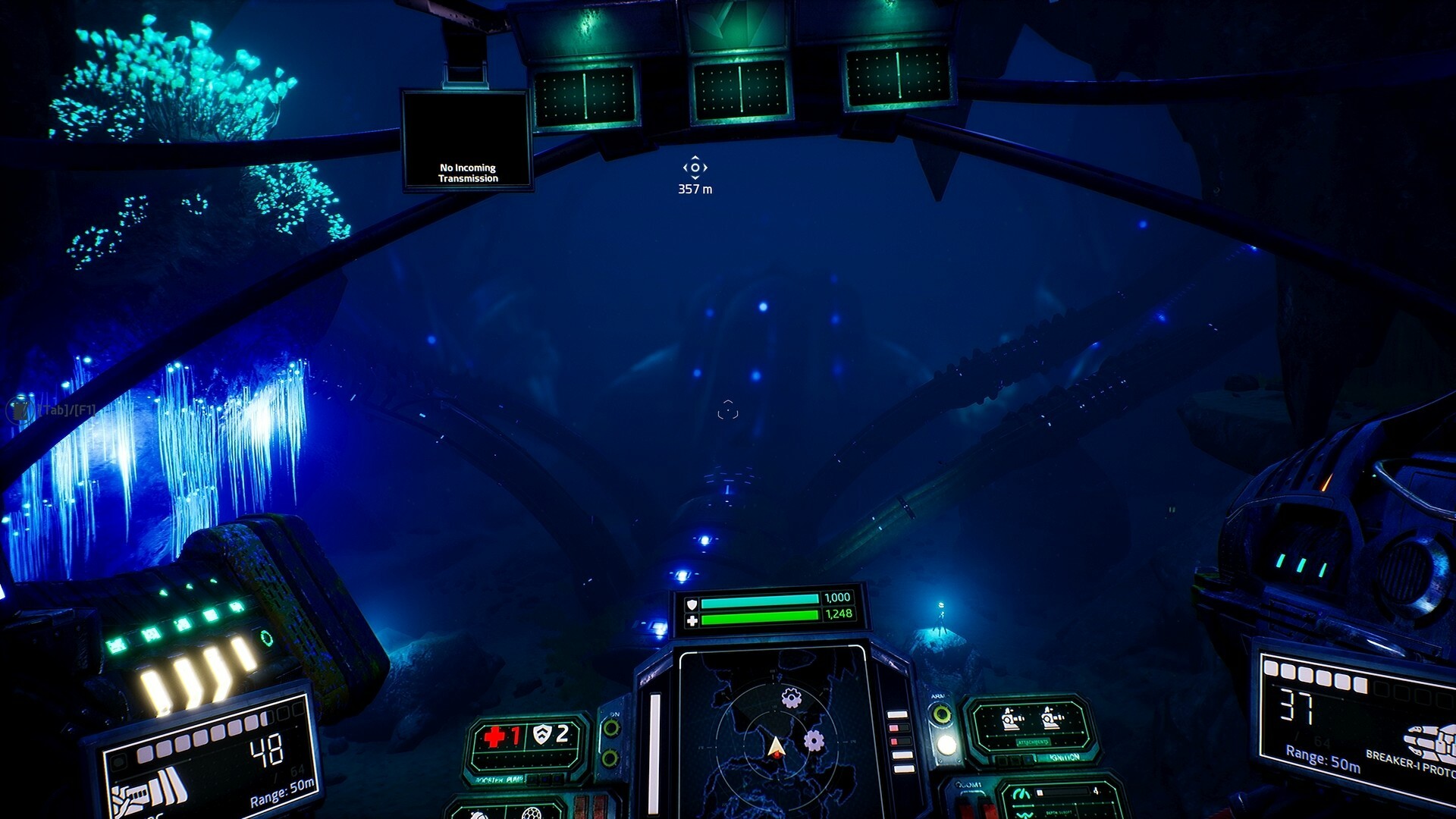Open the ATTACHMENTS tab on the weapons panel
1456x819 pixels.
click(x=1034, y=742)
